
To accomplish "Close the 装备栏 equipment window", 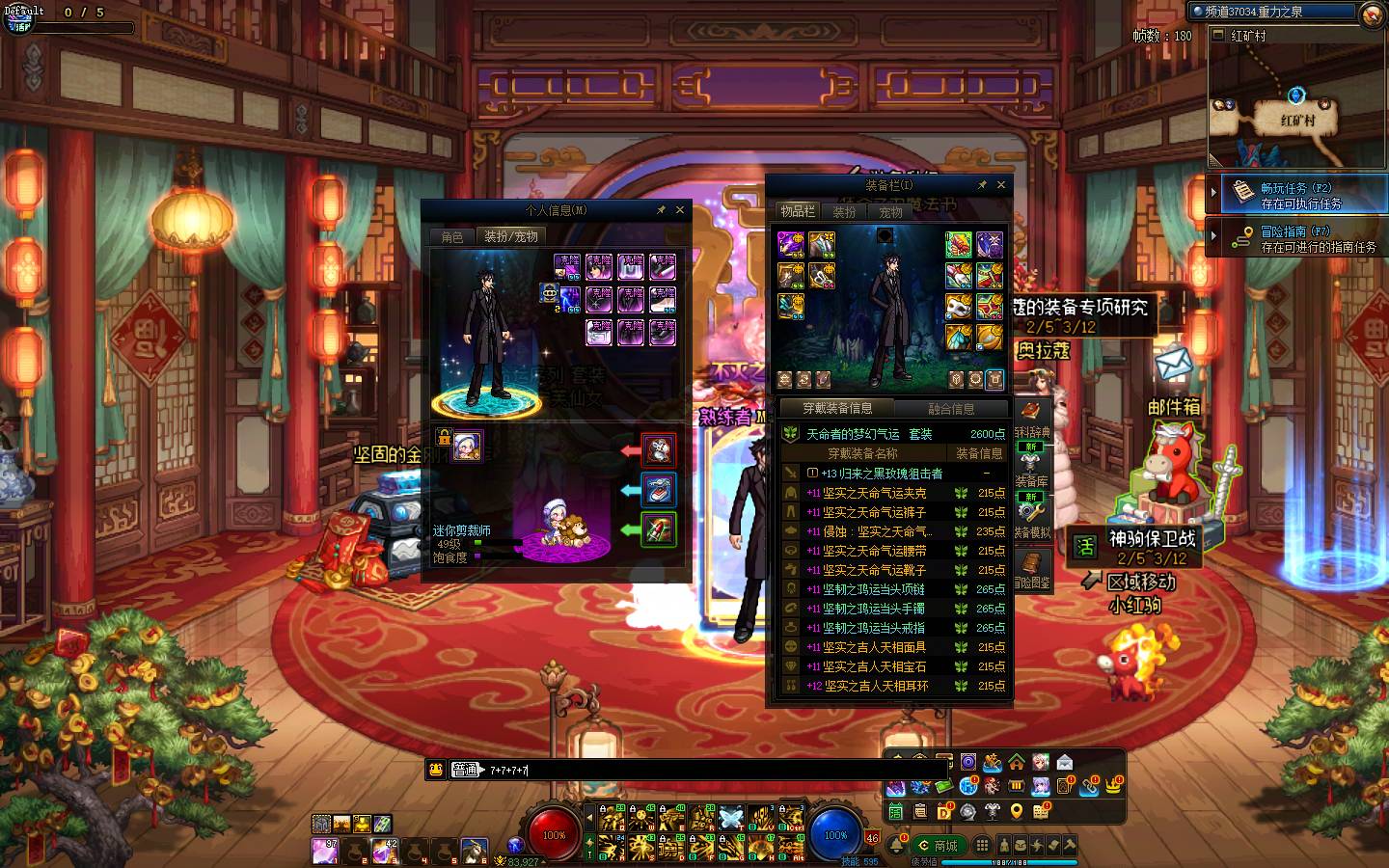I will point(1001,185).
